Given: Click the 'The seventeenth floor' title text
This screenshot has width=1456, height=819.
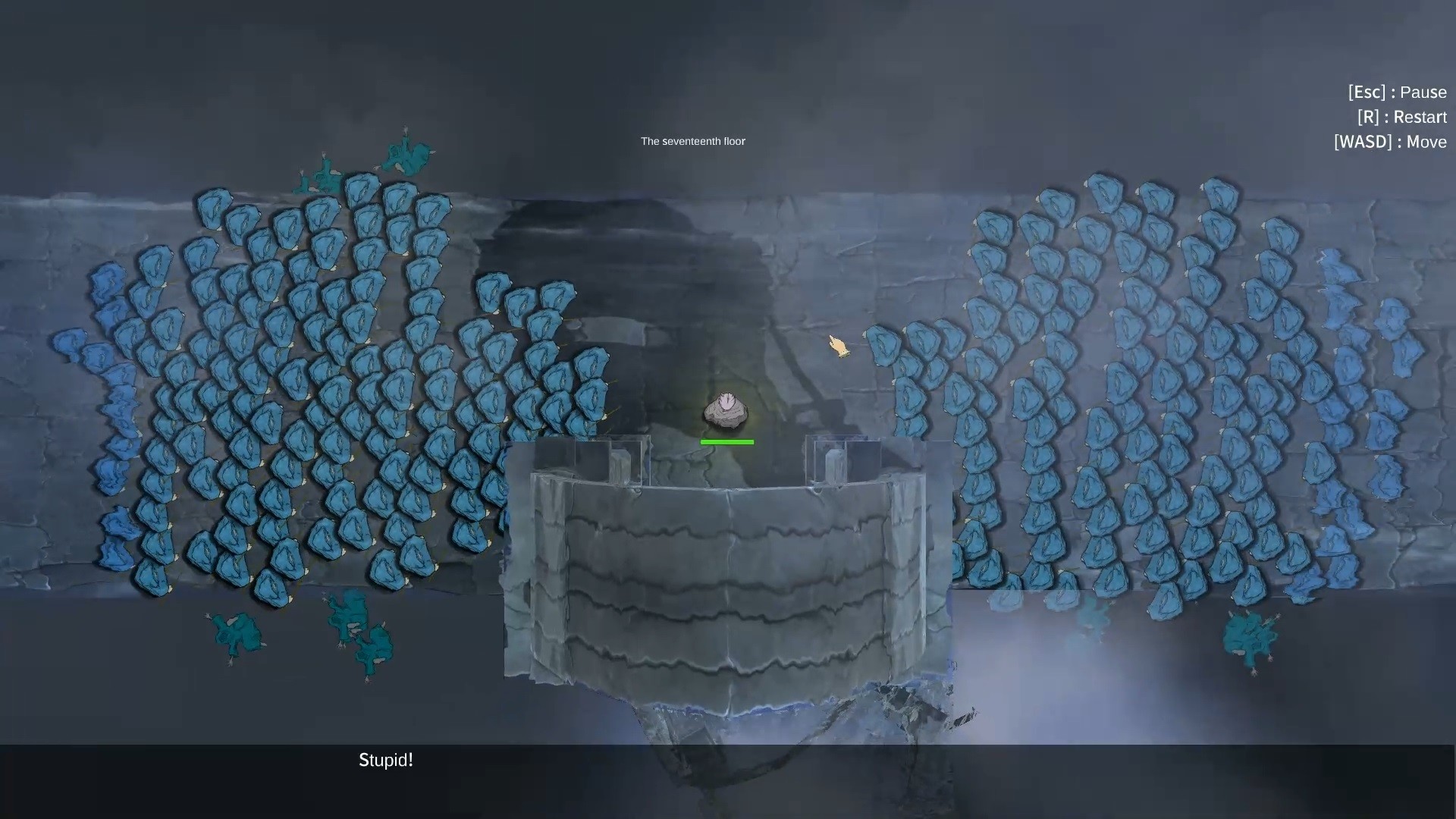Looking at the screenshot, I should pos(692,141).
